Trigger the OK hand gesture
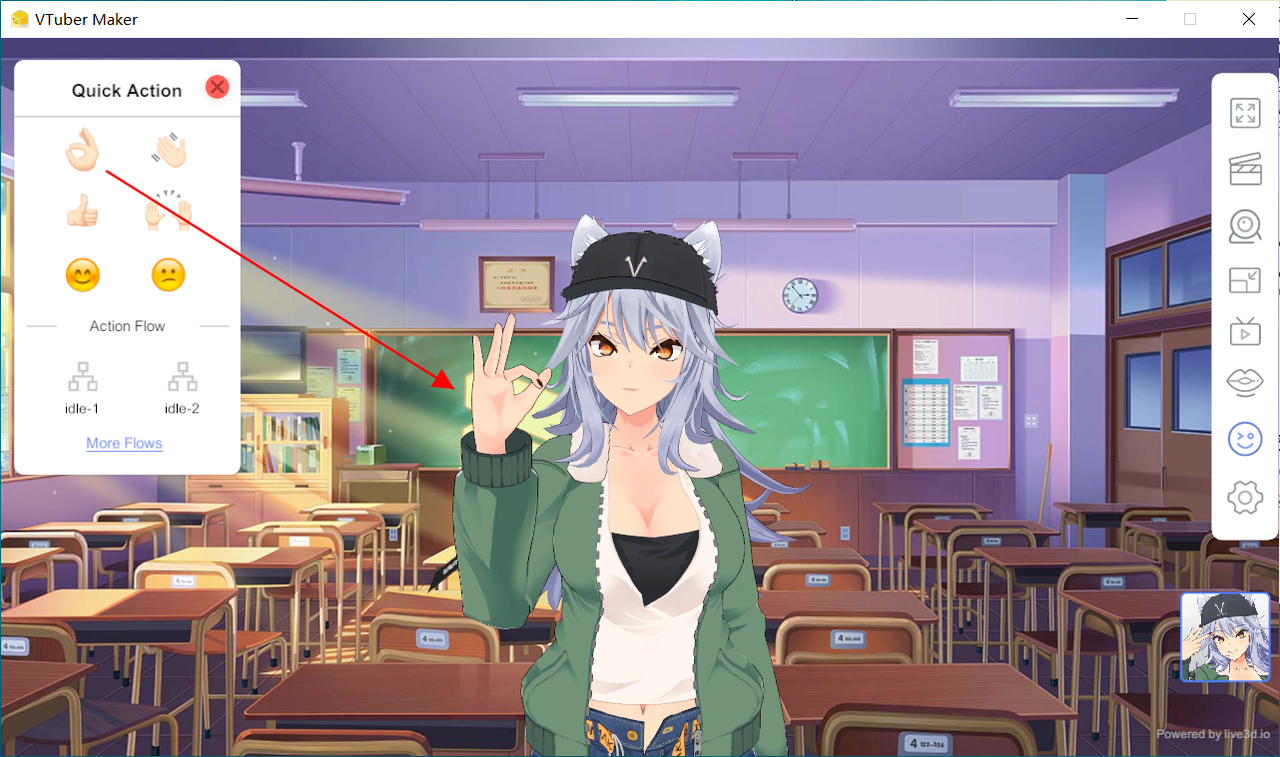The width and height of the screenshot is (1280, 757). point(83,150)
